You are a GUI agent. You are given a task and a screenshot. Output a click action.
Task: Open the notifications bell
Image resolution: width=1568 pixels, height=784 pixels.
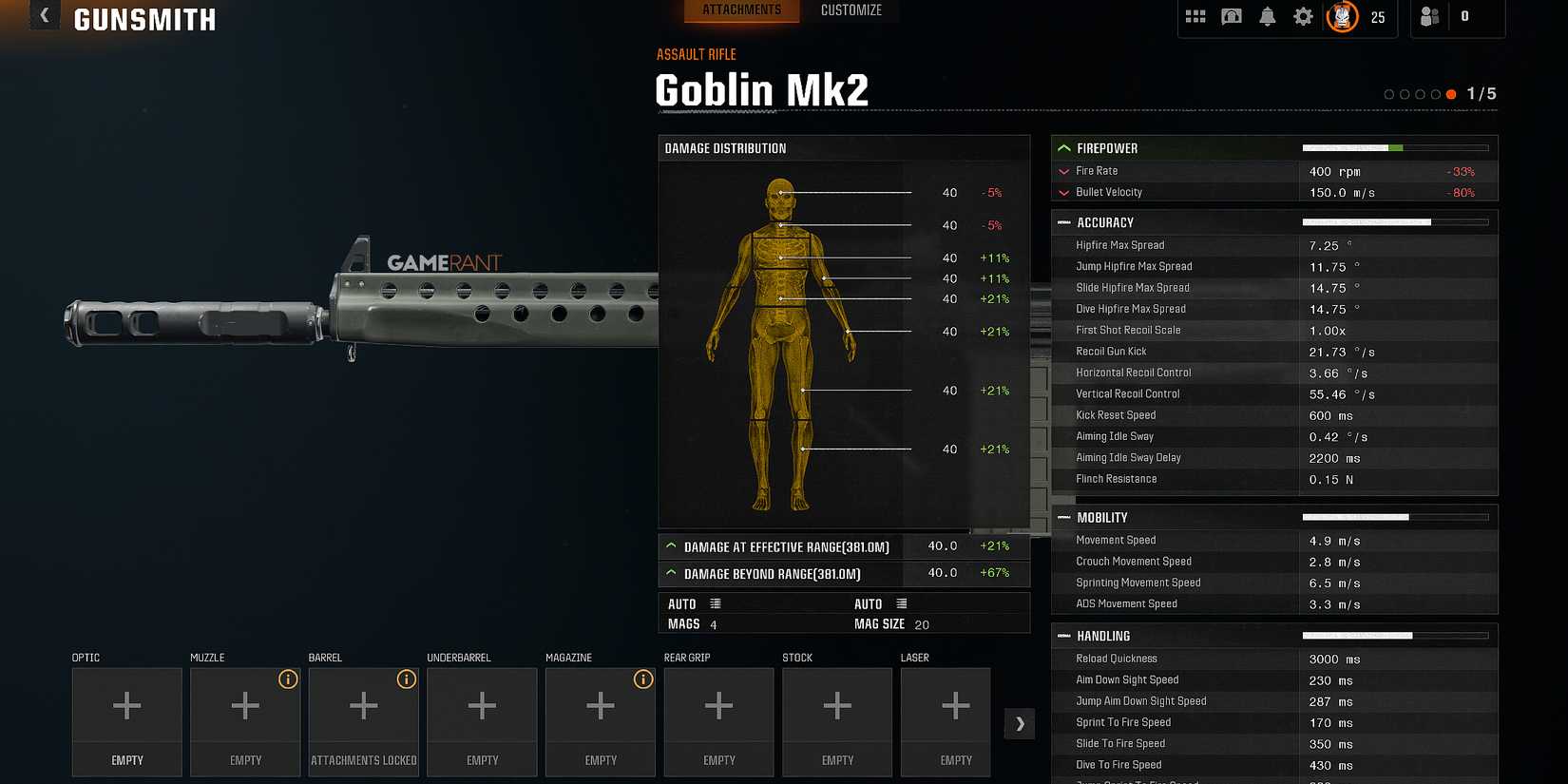[1267, 16]
